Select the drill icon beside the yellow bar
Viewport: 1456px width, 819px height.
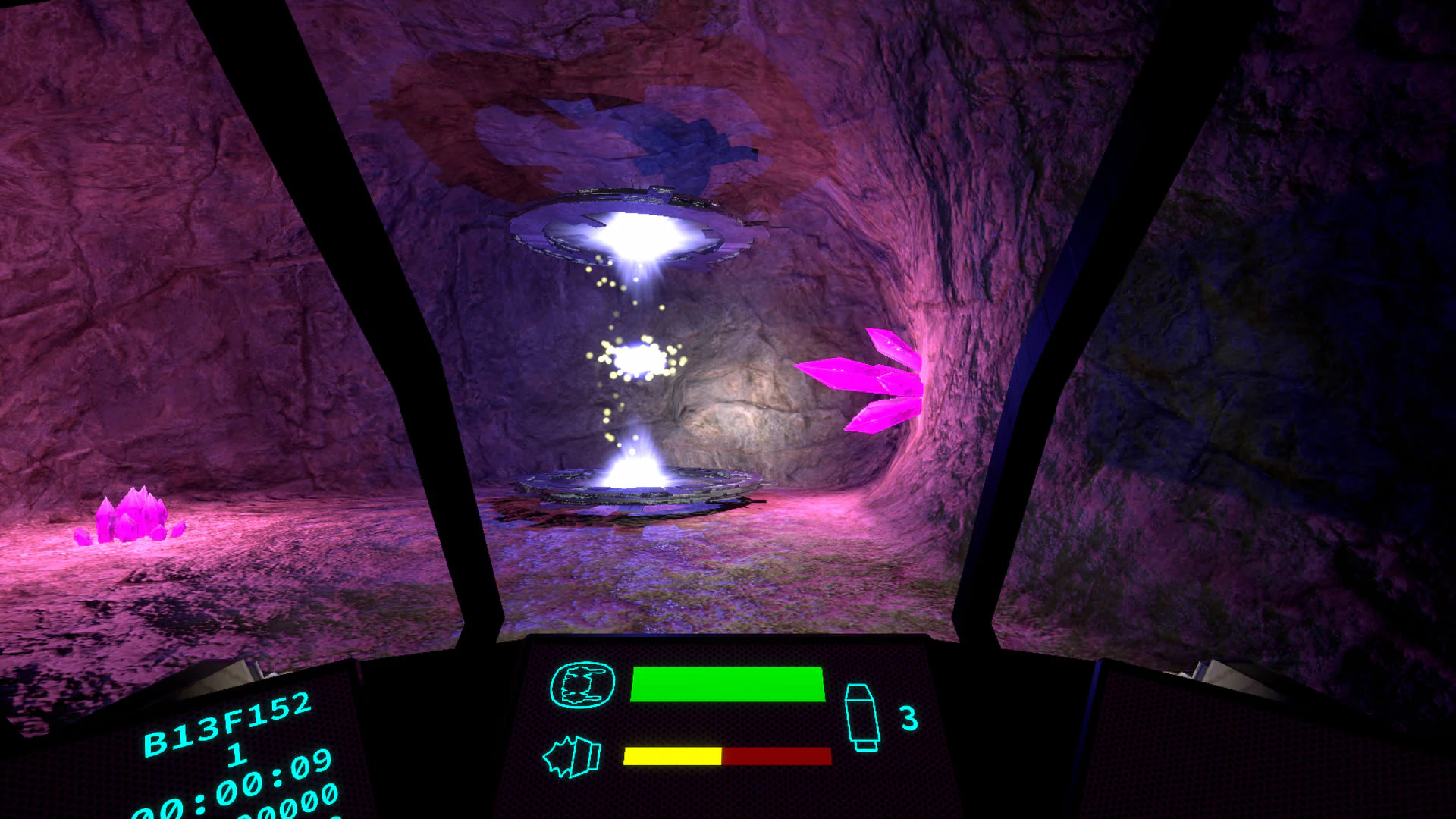click(x=572, y=756)
